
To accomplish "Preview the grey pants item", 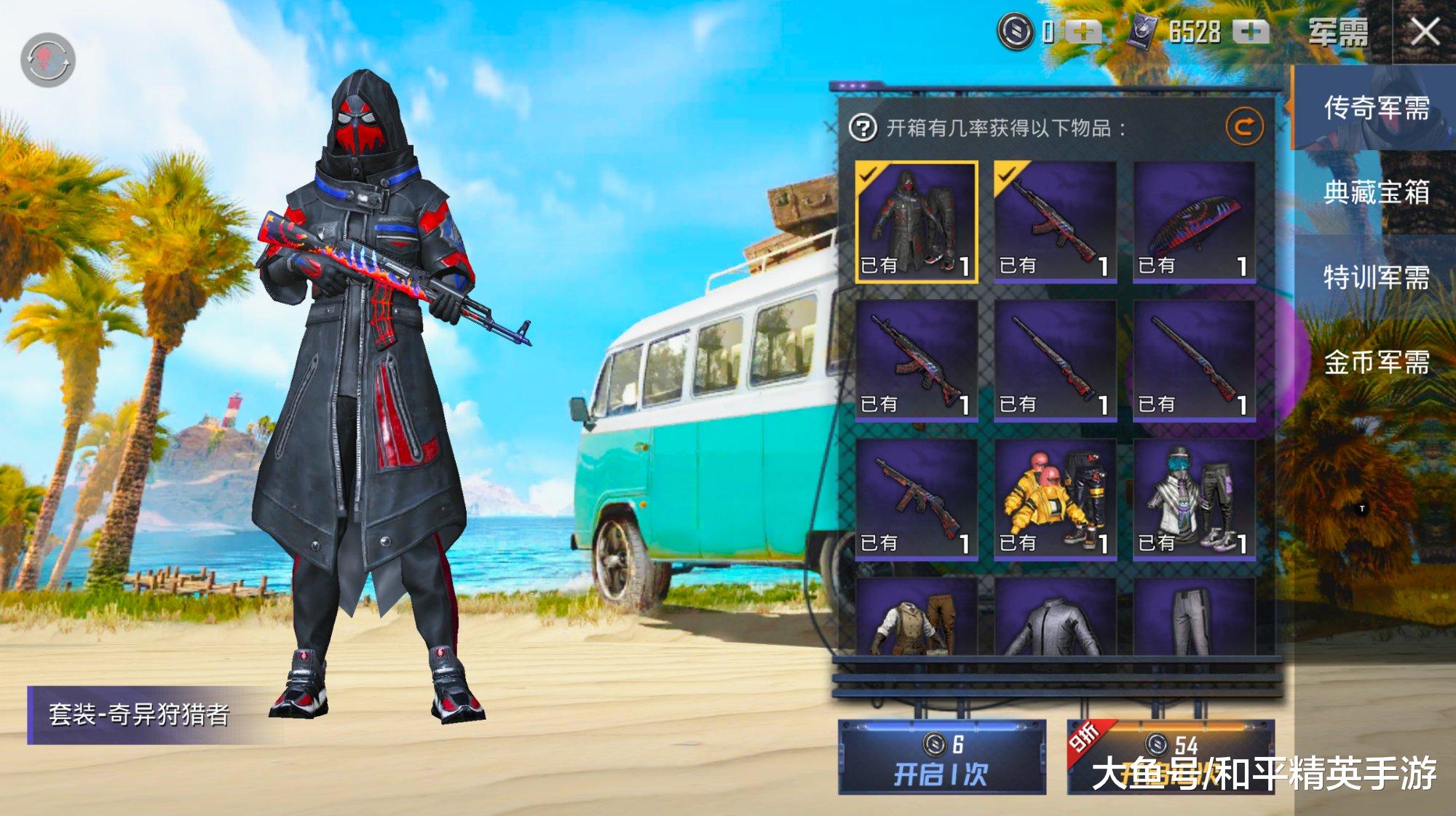I will pyautogui.click(x=1194, y=619).
